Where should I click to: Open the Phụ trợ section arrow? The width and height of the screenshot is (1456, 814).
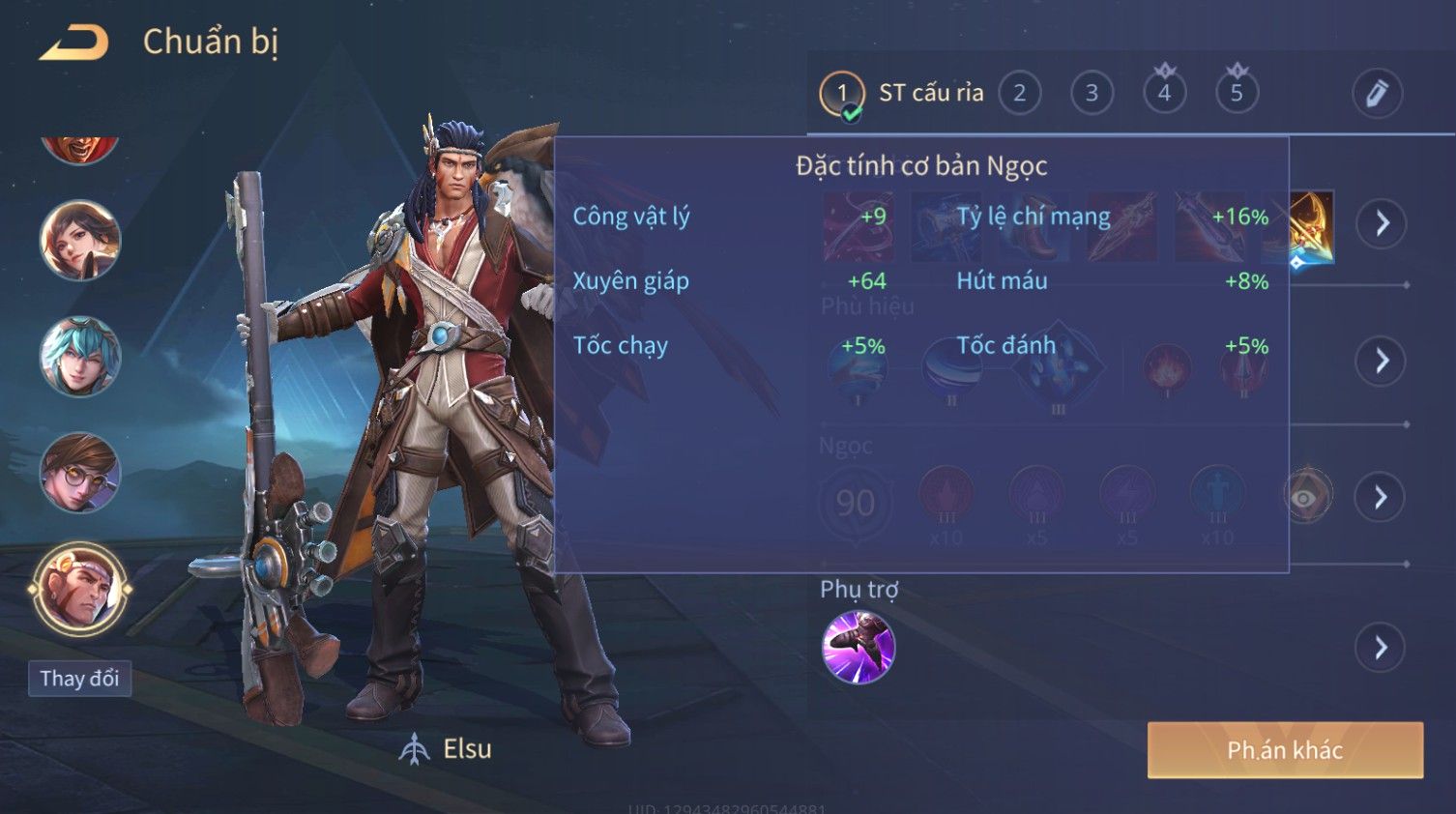(1382, 648)
